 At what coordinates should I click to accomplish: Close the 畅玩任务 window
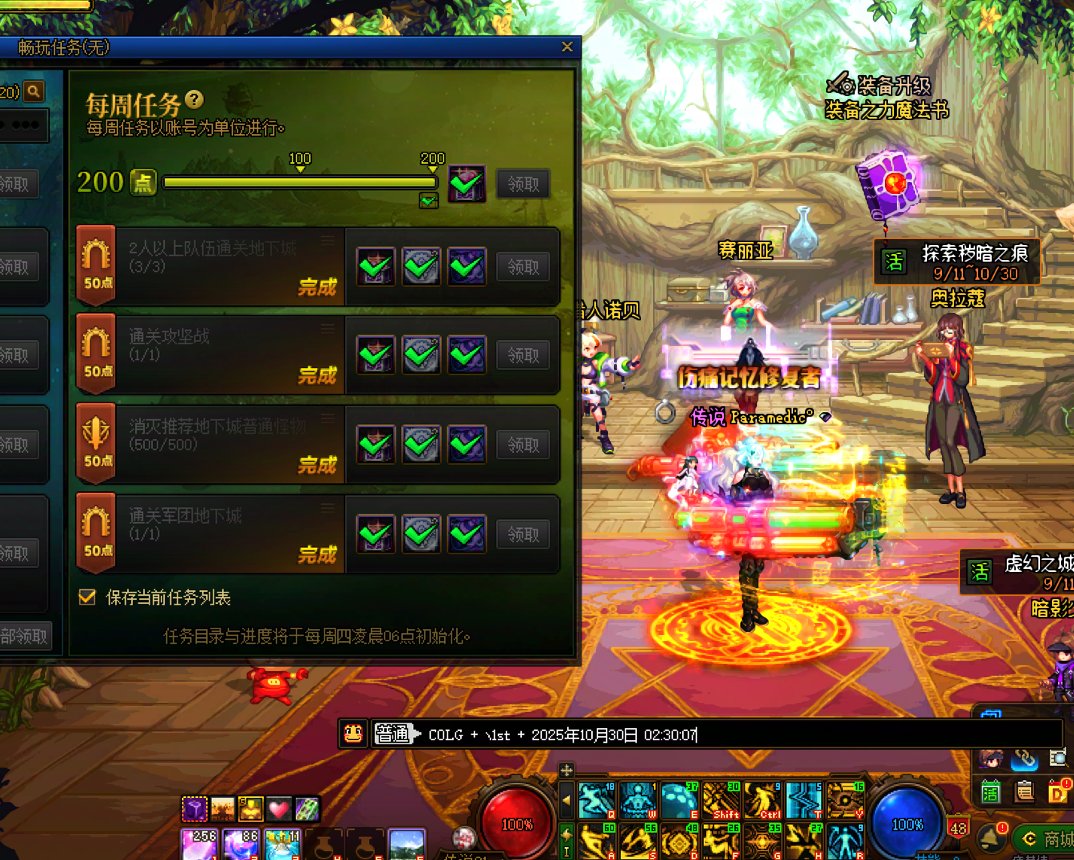pos(567,47)
